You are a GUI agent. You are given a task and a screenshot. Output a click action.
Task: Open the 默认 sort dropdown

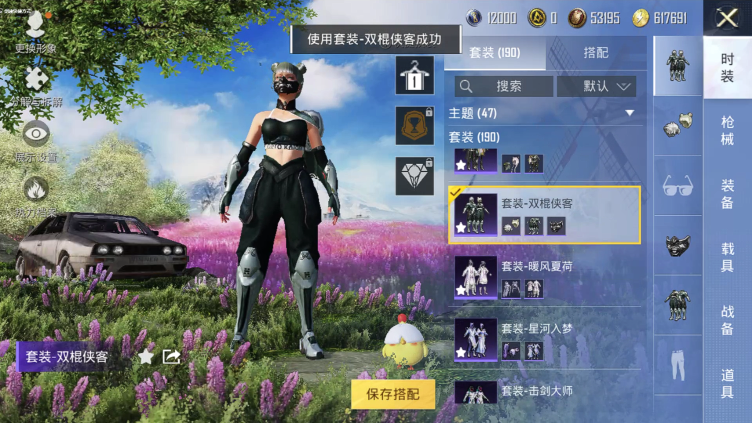click(596, 86)
